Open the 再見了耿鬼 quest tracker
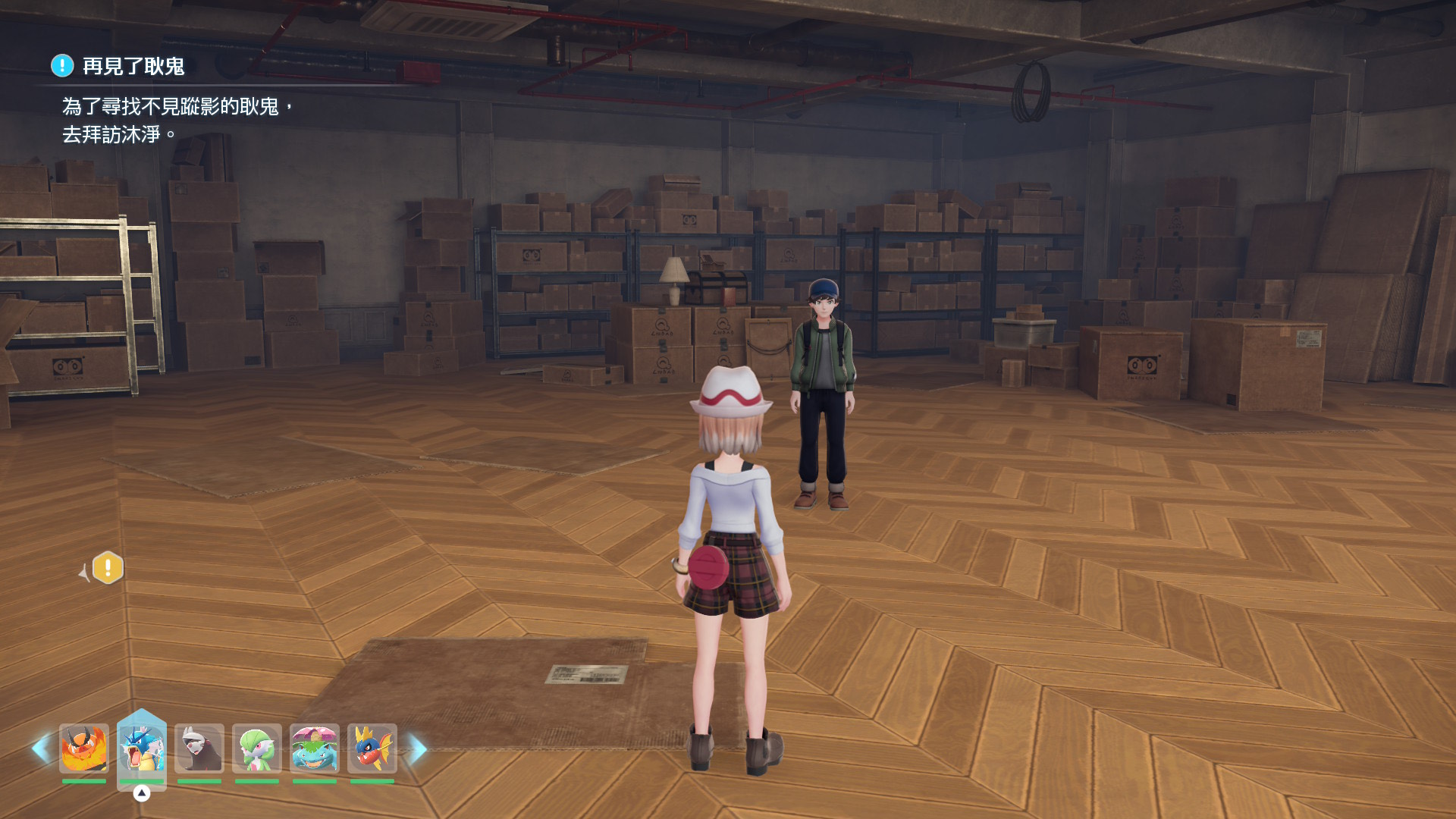Screen dimensions: 1456x819 click(133, 67)
